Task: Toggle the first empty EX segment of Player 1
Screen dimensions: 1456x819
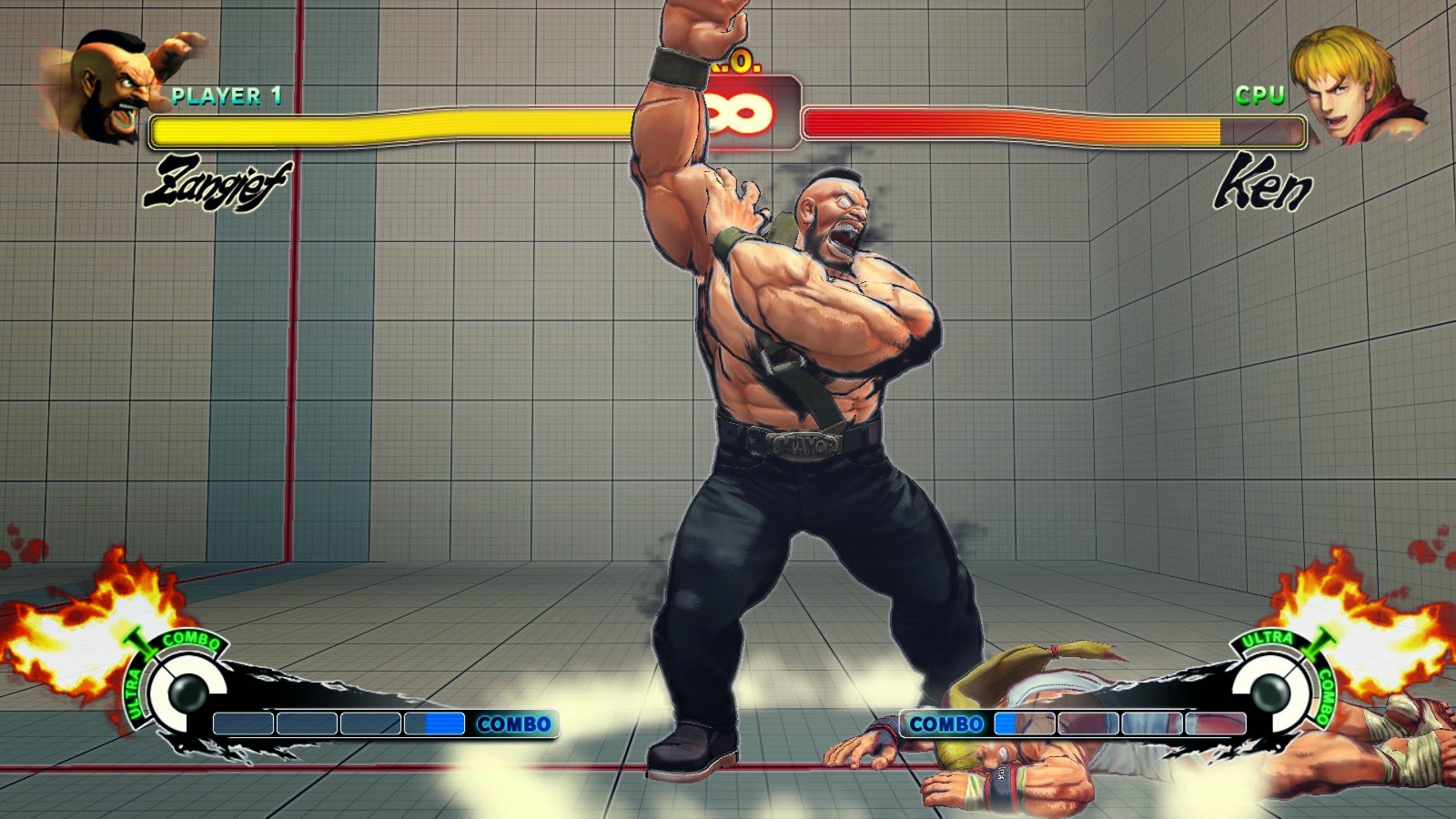Action: (x=243, y=725)
